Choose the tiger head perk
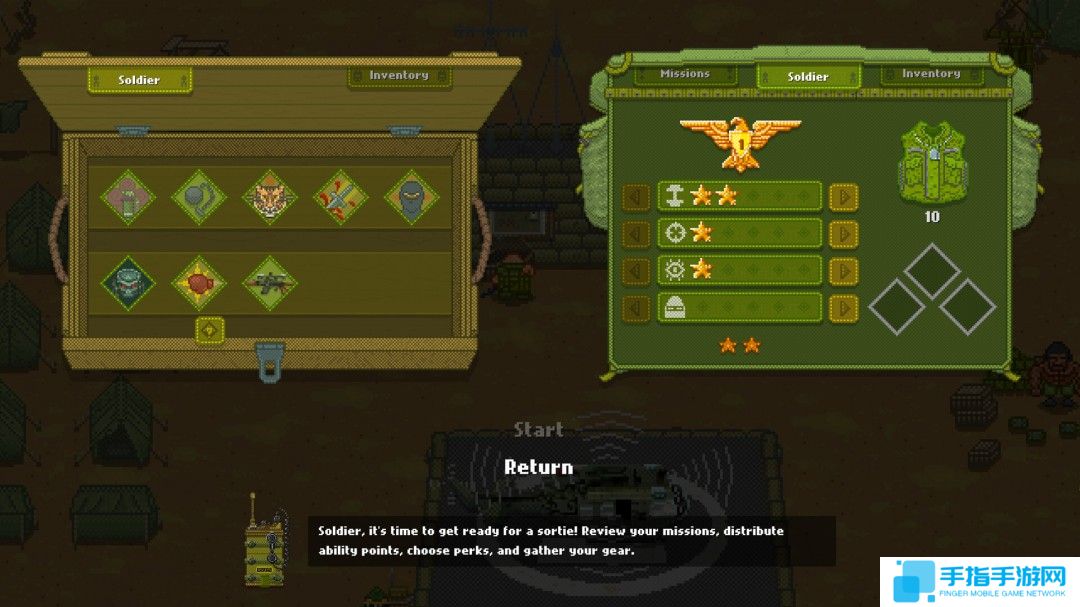Image resolution: width=1080 pixels, height=607 pixels. pos(270,198)
